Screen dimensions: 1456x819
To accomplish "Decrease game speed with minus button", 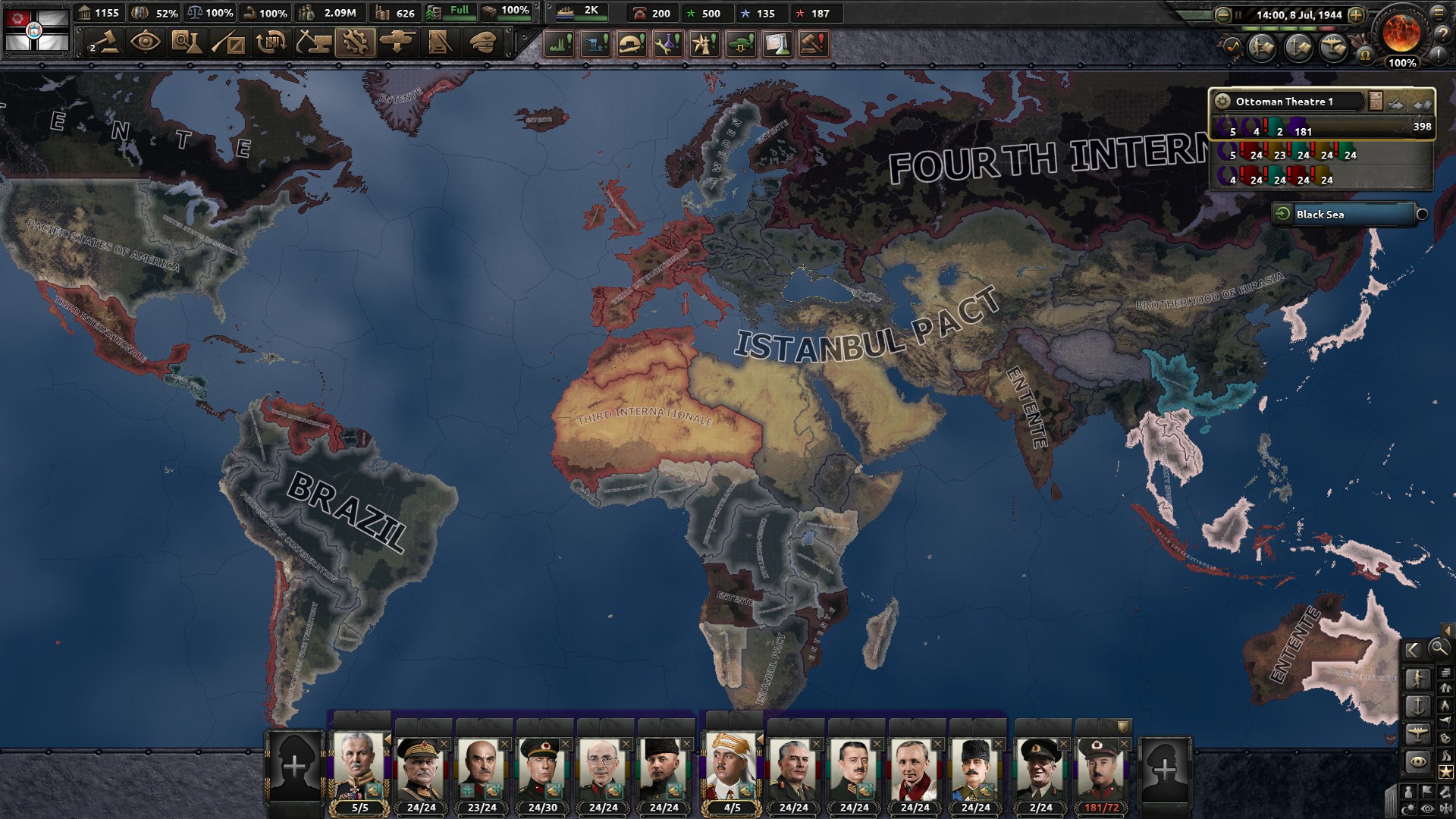I will coord(1222,14).
